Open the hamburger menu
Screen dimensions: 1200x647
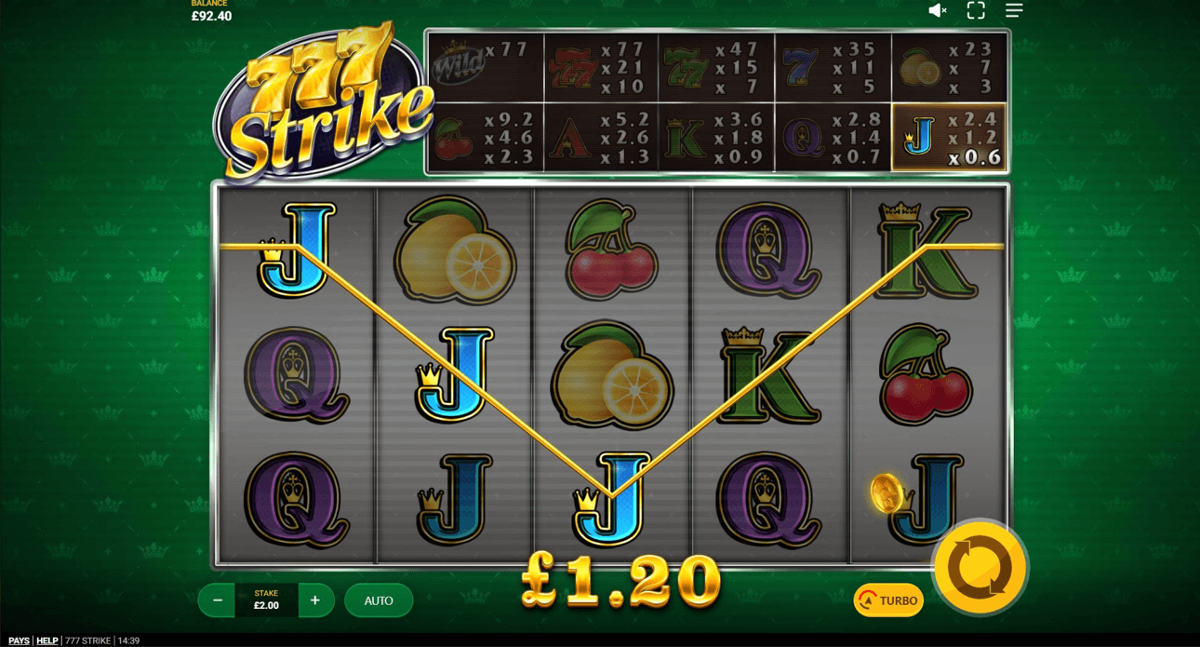tap(1014, 10)
